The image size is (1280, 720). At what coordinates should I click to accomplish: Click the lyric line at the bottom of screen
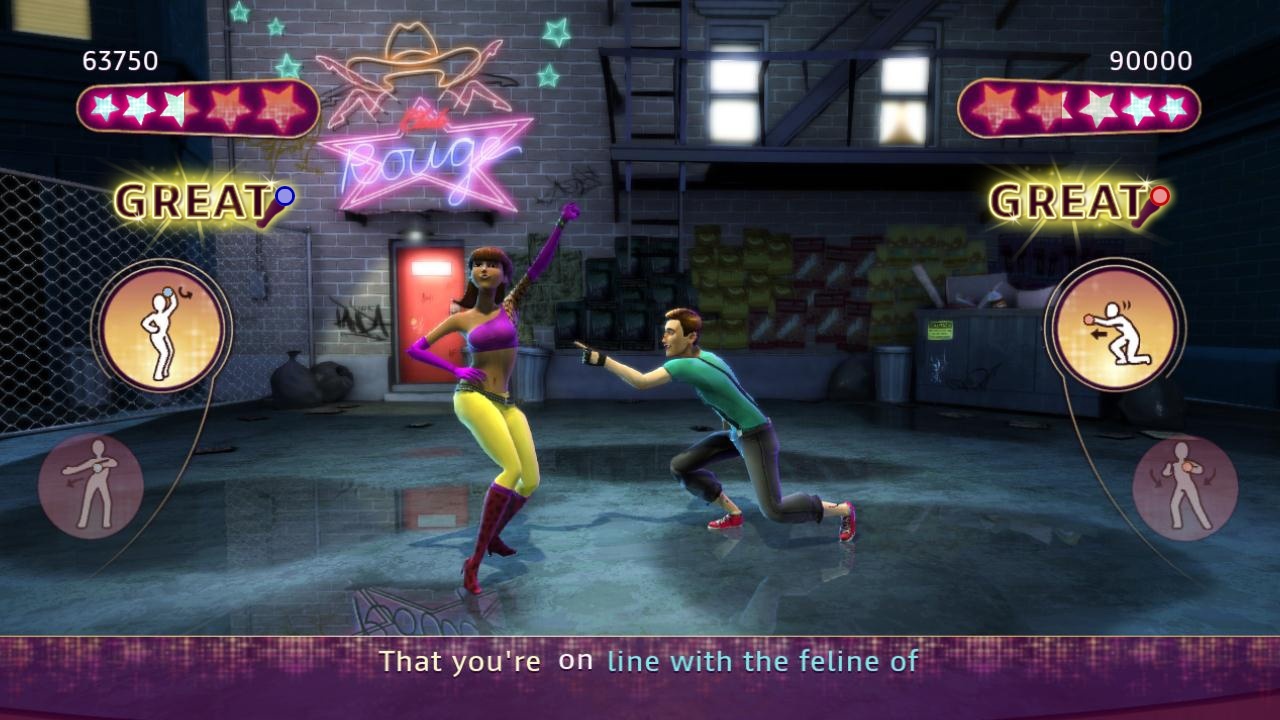tap(650, 661)
